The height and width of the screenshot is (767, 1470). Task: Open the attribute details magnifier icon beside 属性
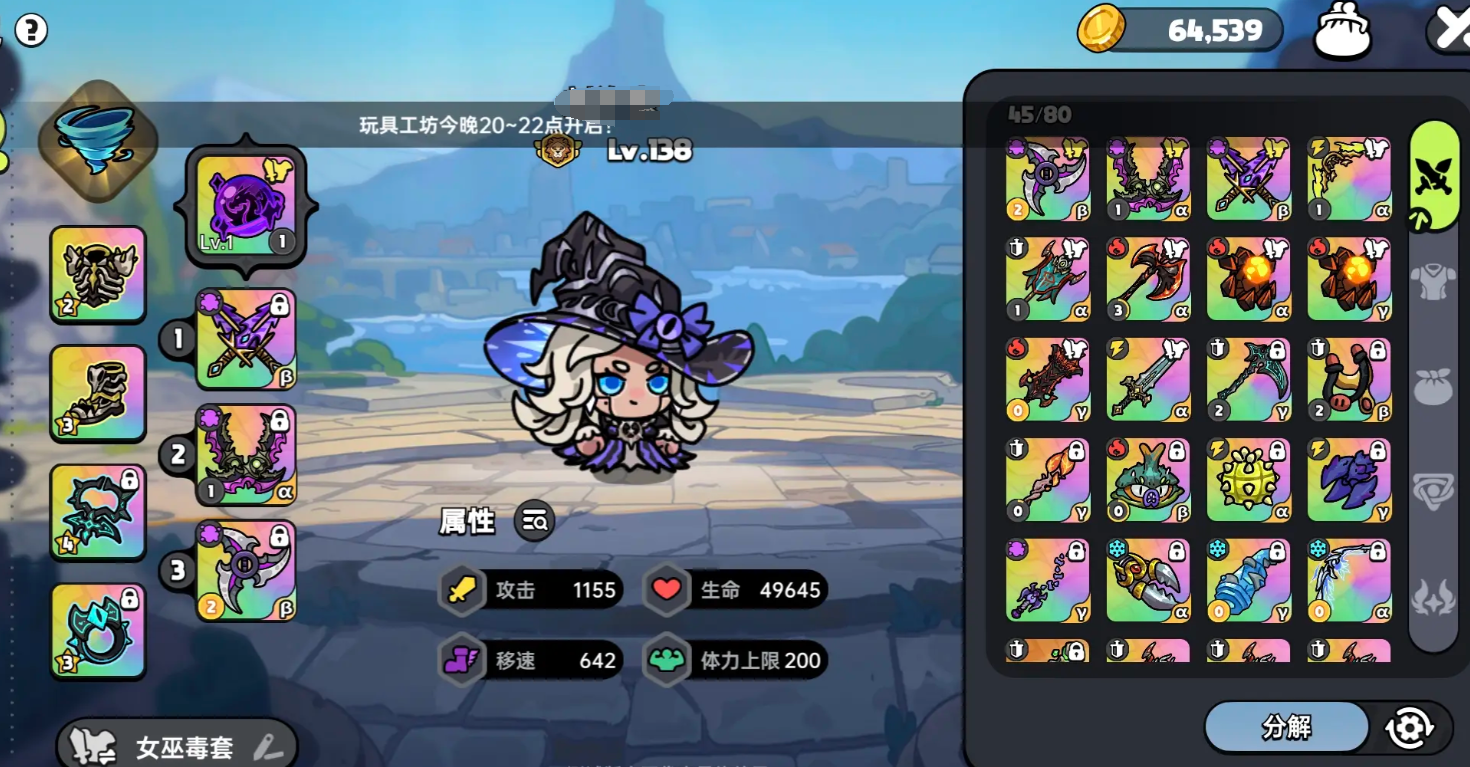534,522
